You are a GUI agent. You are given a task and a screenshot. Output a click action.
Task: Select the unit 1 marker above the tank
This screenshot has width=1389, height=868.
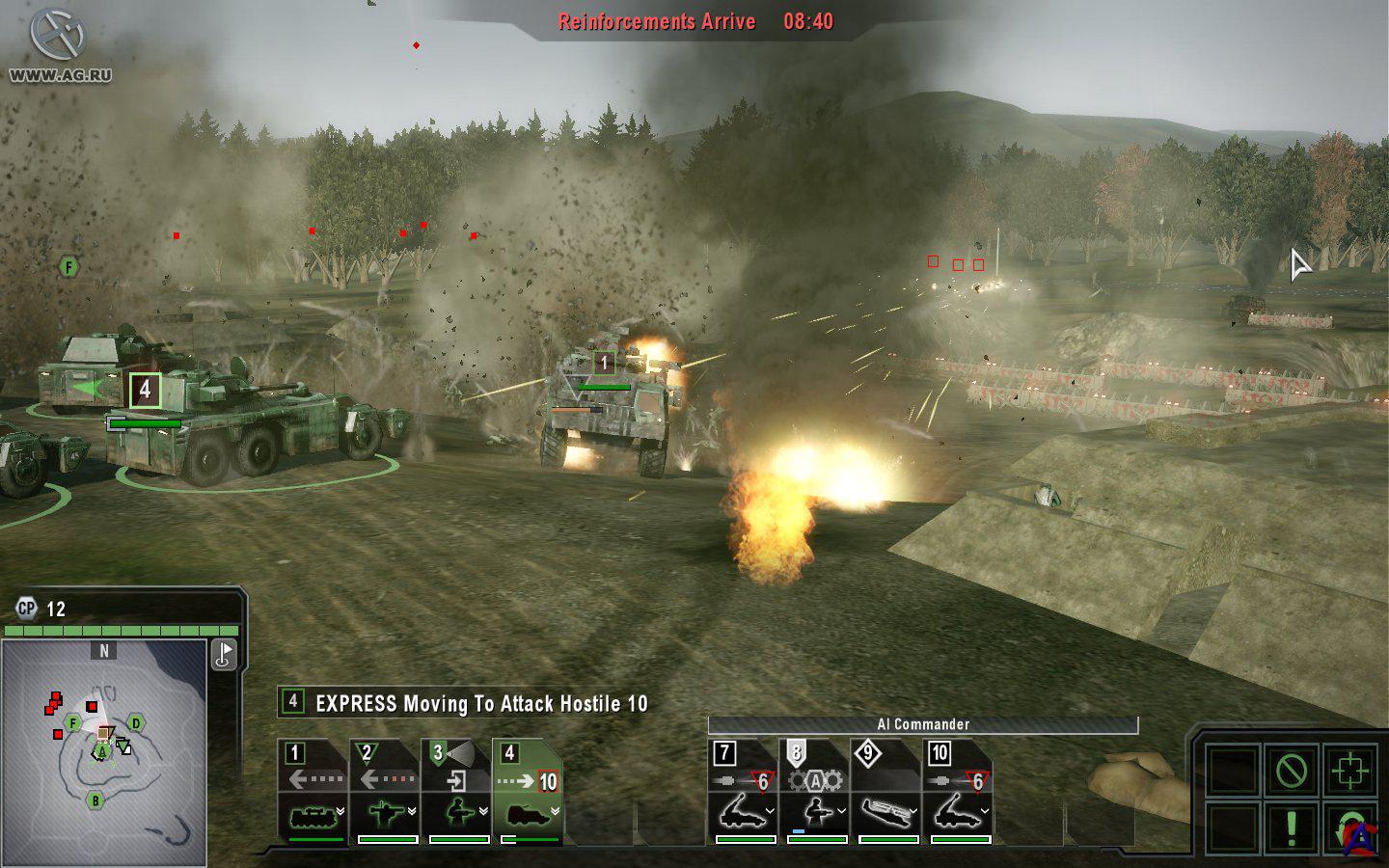604,363
